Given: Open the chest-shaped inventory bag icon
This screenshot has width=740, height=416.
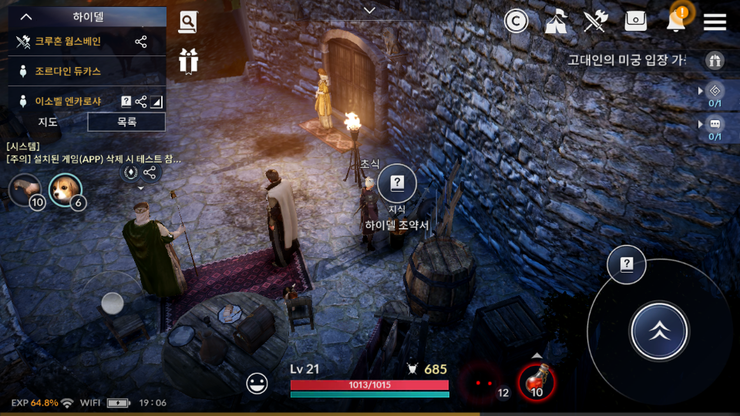Looking at the screenshot, I should [x=635, y=21].
